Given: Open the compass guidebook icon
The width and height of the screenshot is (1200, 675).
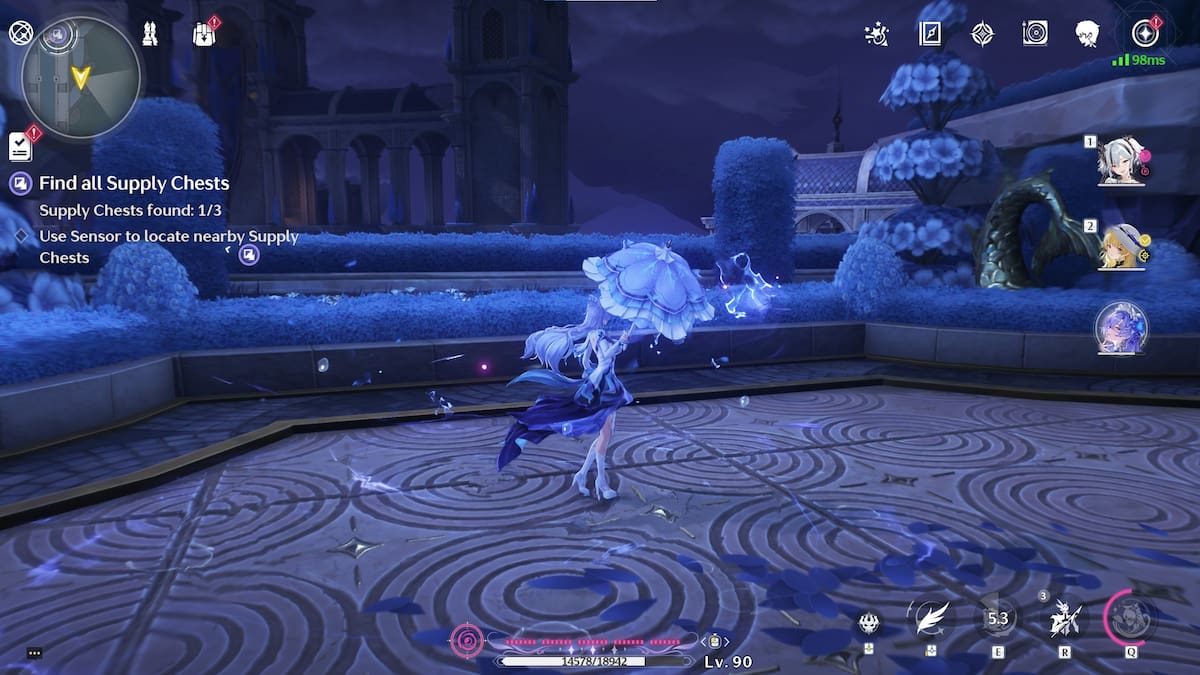Looking at the screenshot, I should coord(930,34).
